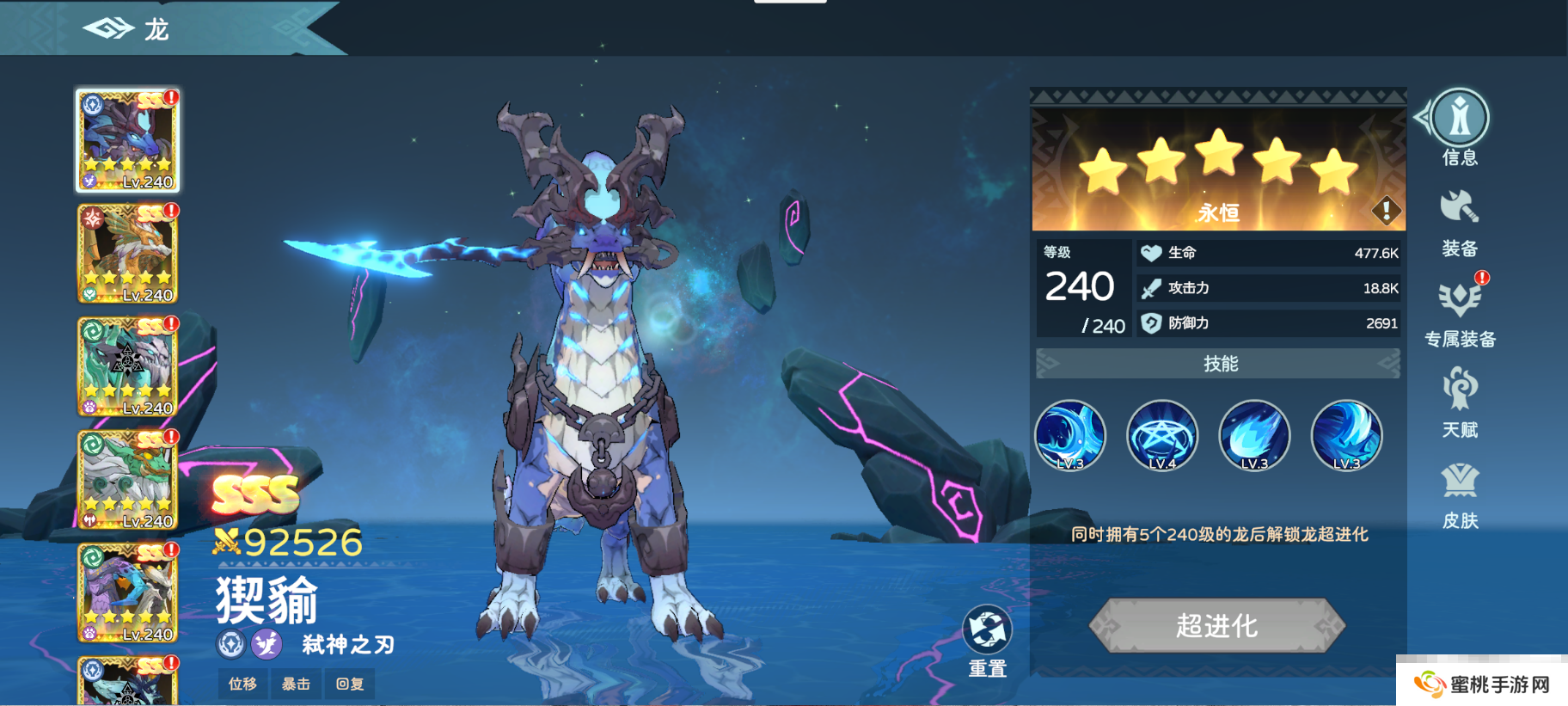This screenshot has height=706, width=1568.
Task: Pick the grey dragon with teal frame
Action: click(x=128, y=366)
